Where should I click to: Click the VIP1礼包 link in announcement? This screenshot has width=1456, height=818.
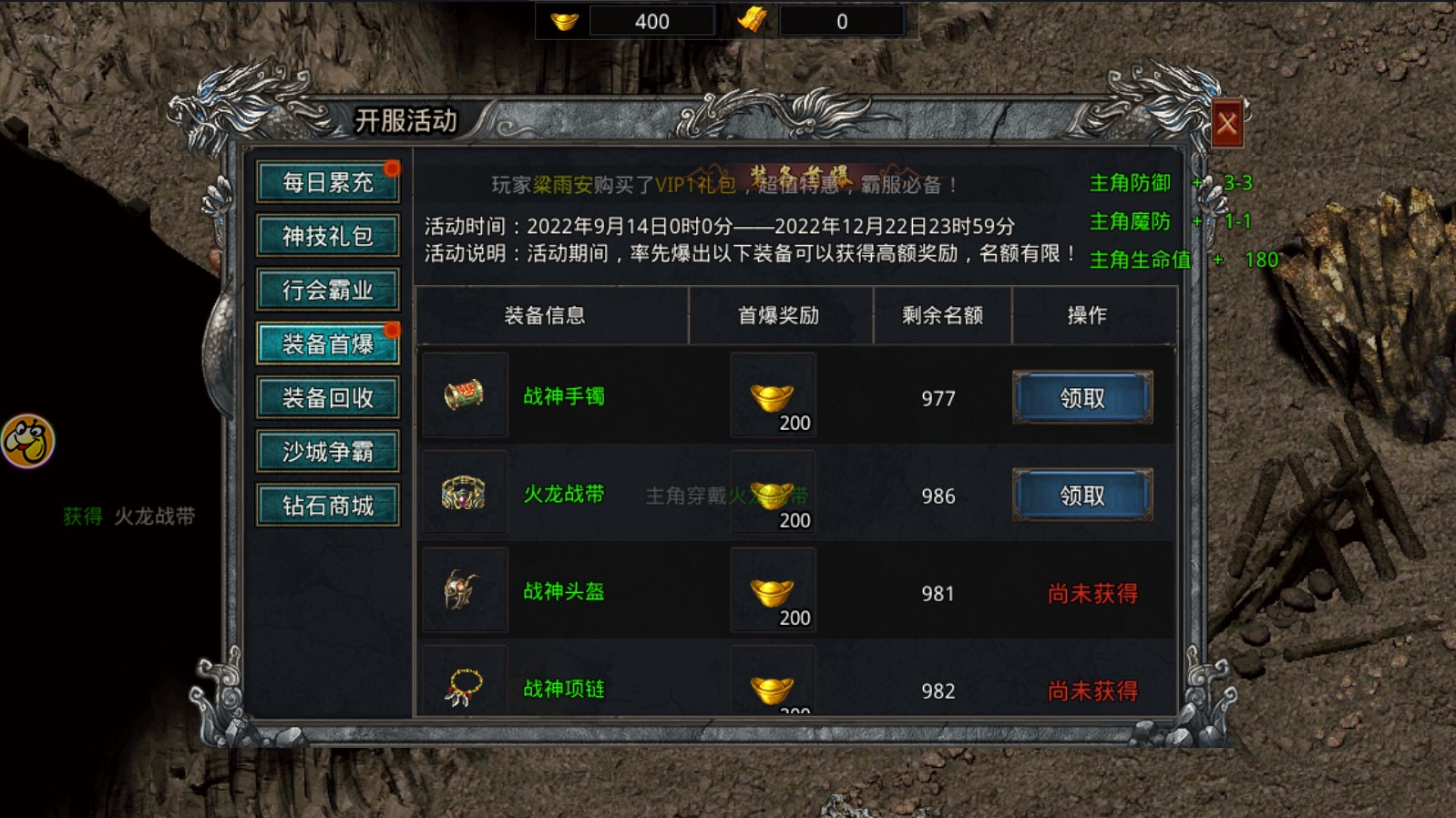click(x=694, y=183)
